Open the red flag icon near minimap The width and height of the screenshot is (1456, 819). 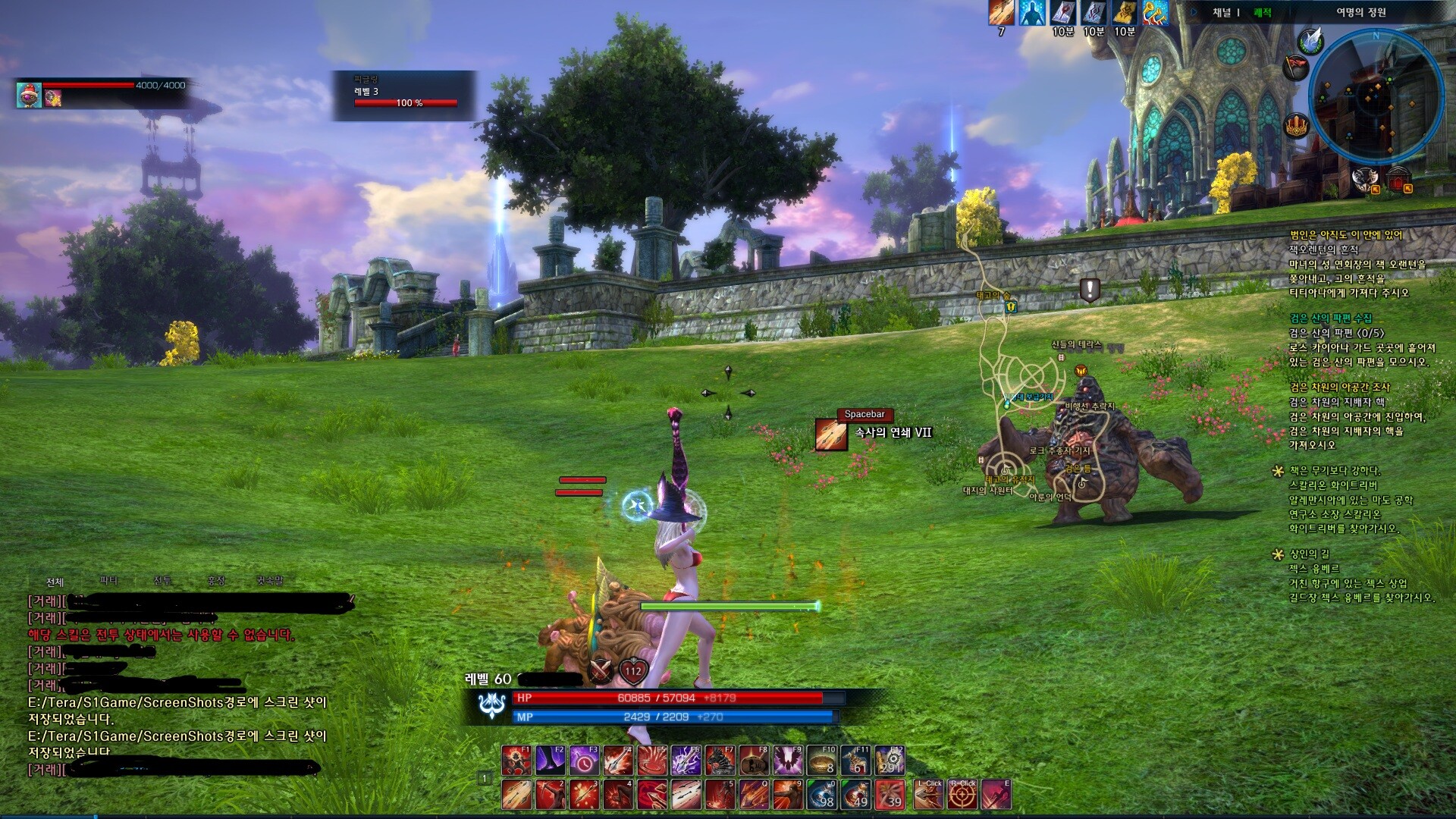[1294, 67]
